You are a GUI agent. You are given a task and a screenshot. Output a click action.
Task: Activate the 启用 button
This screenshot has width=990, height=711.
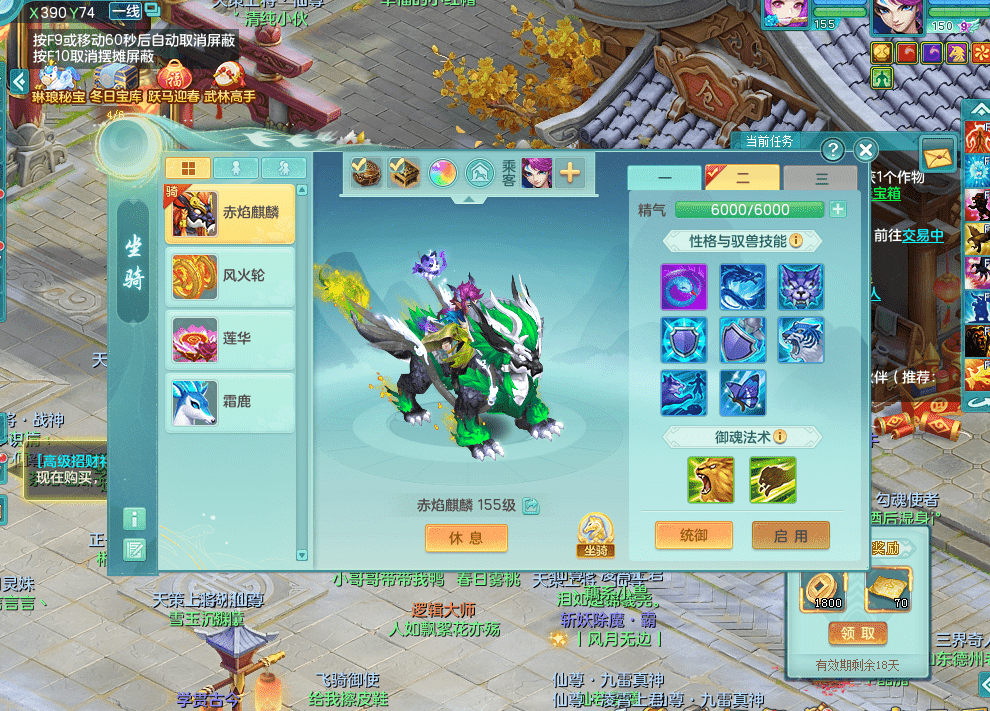[x=790, y=535]
